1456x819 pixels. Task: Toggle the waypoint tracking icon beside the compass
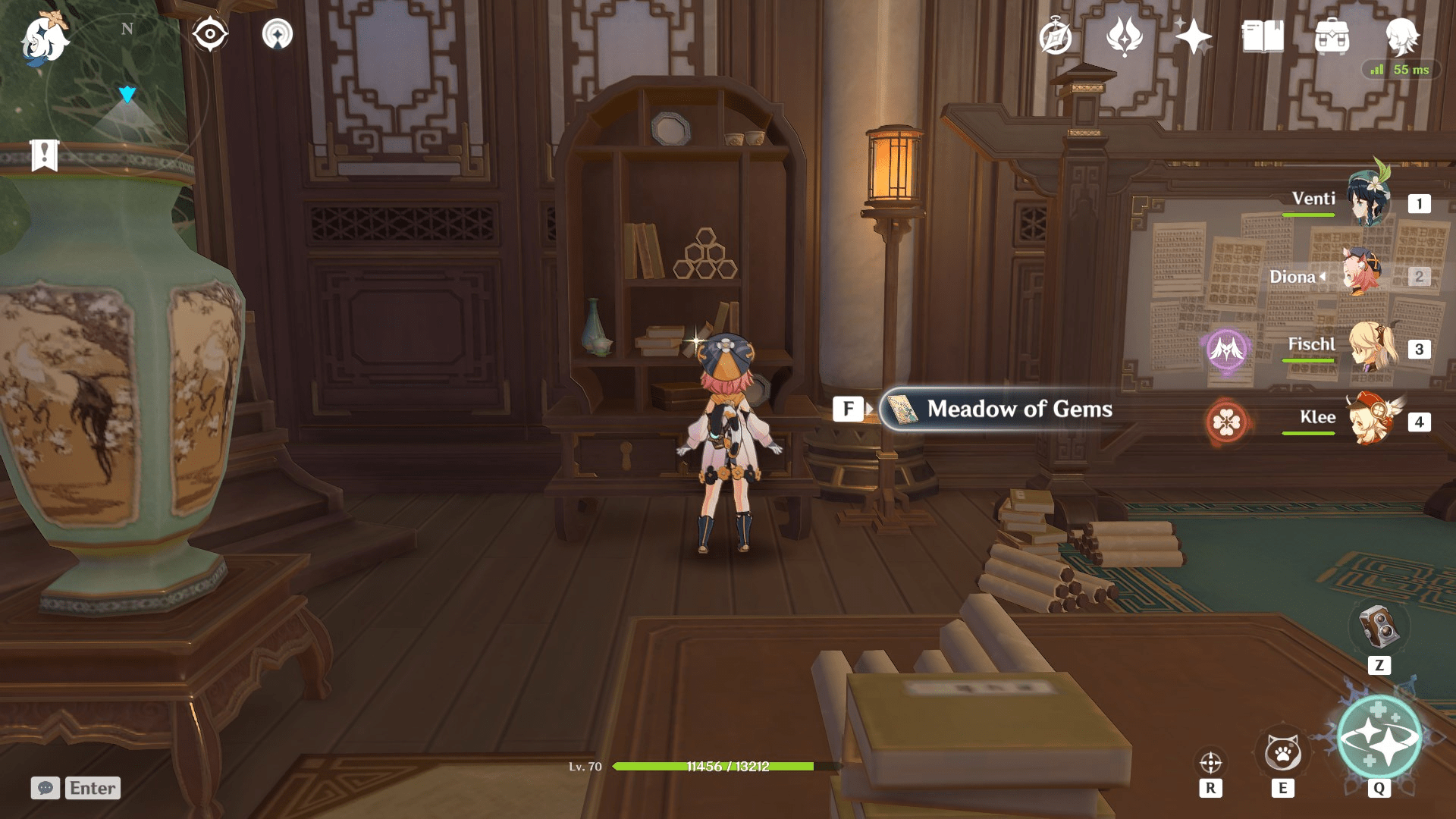point(279,33)
